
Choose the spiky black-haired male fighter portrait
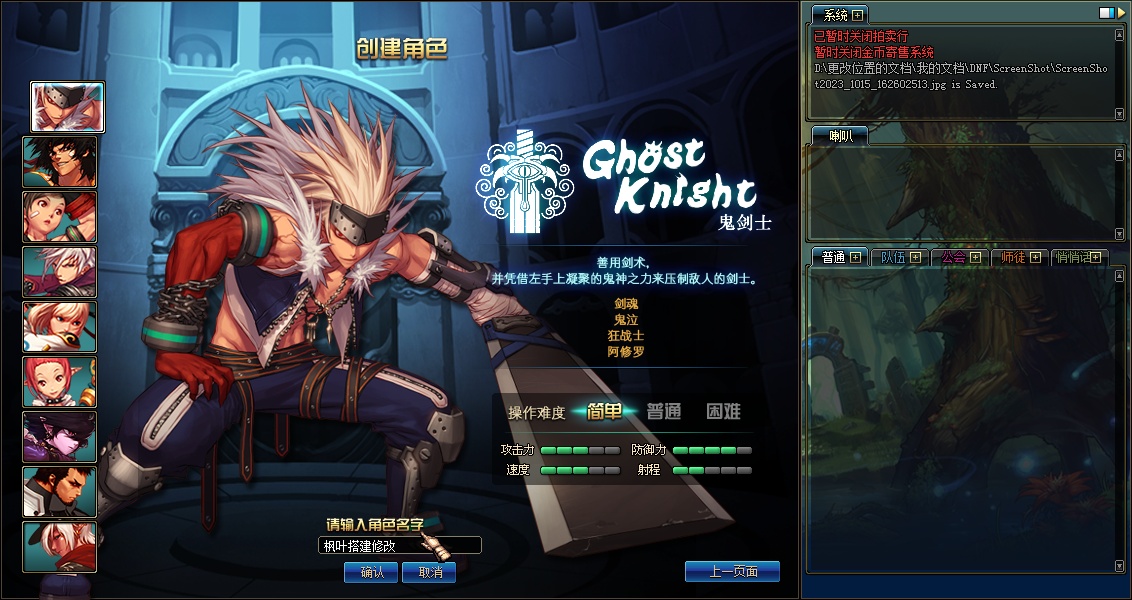click(60, 162)
